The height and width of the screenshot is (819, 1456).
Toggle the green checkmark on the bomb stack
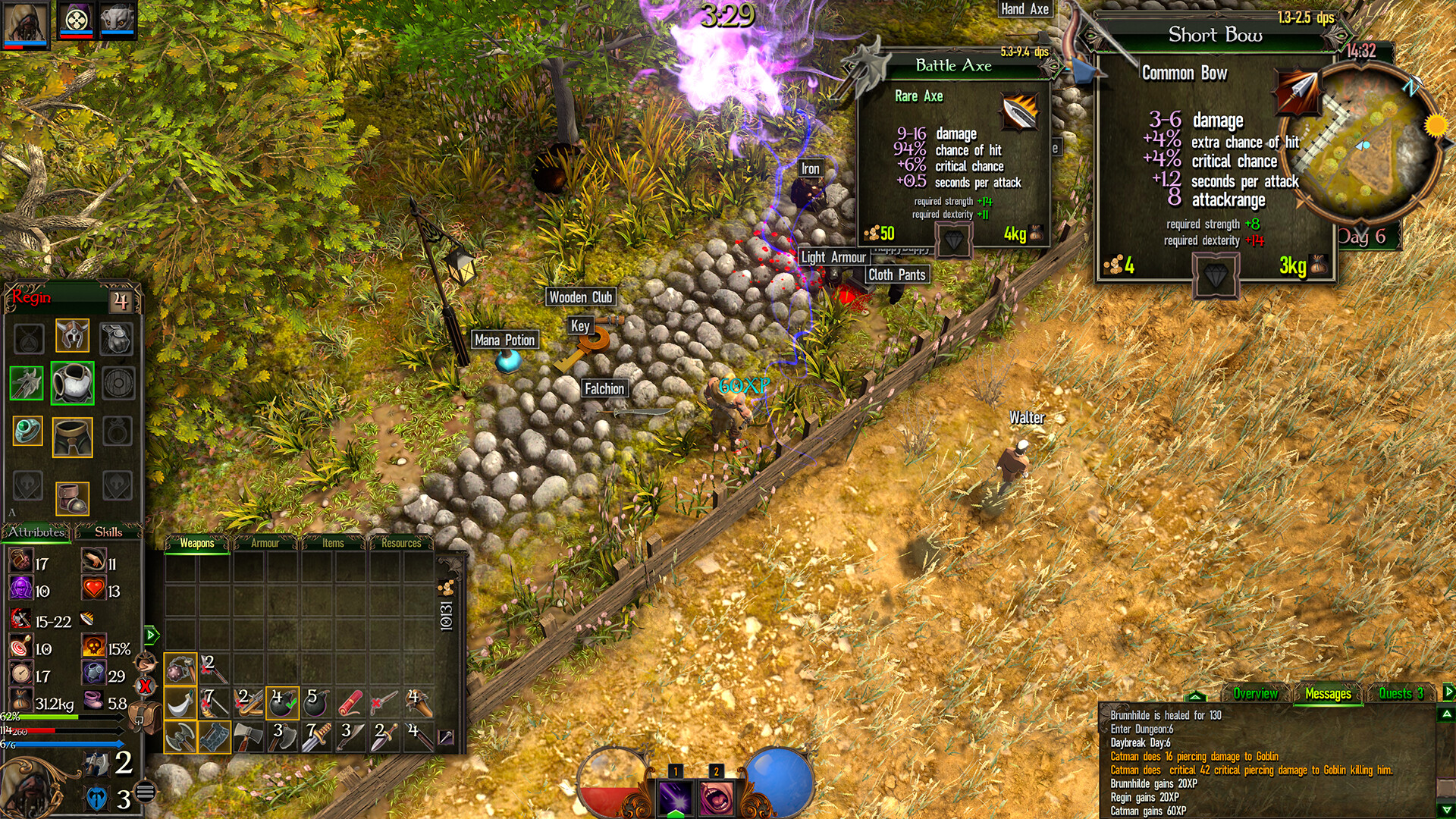[292, 705]
